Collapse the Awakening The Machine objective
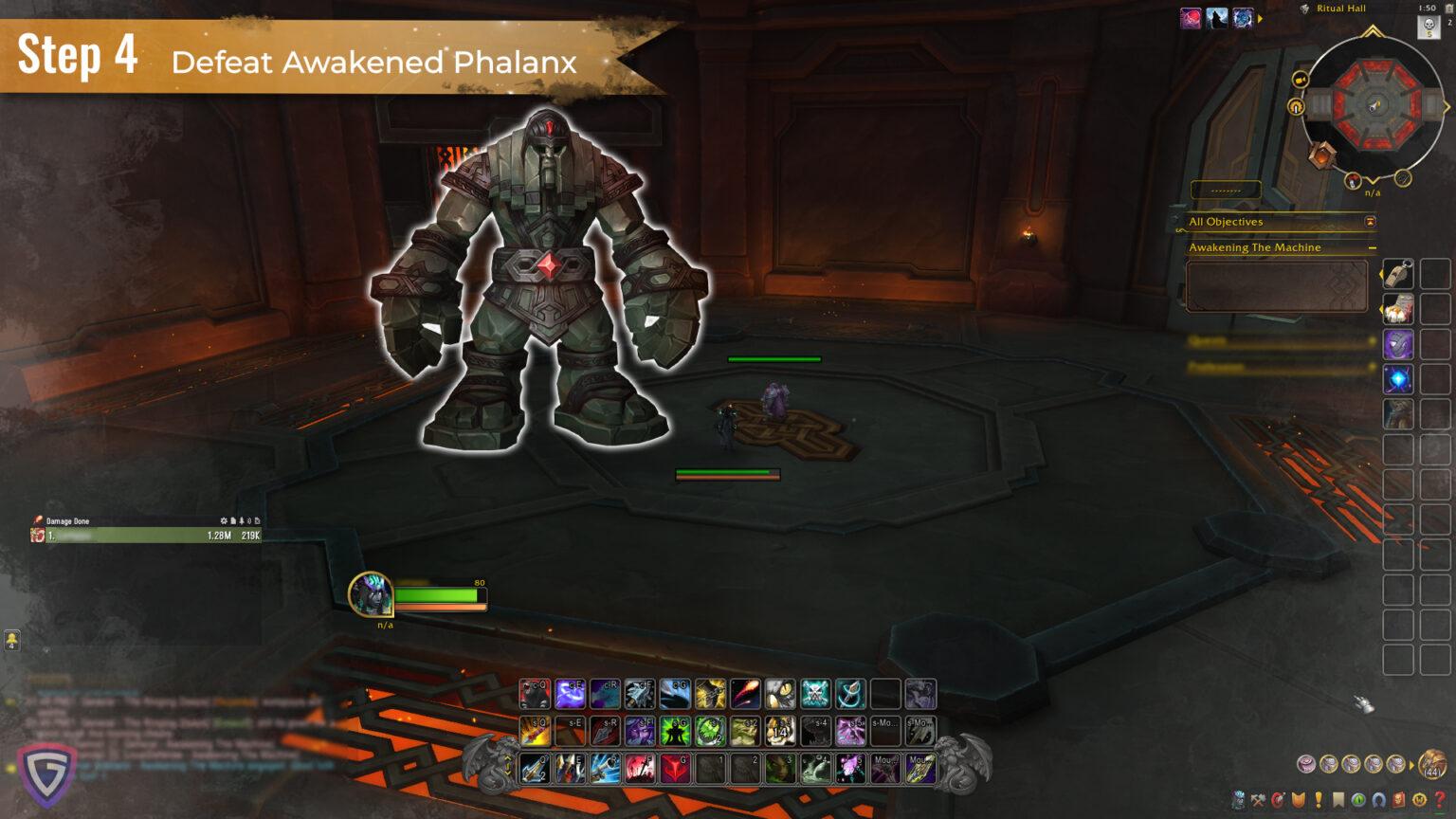 click(1374, 247)
